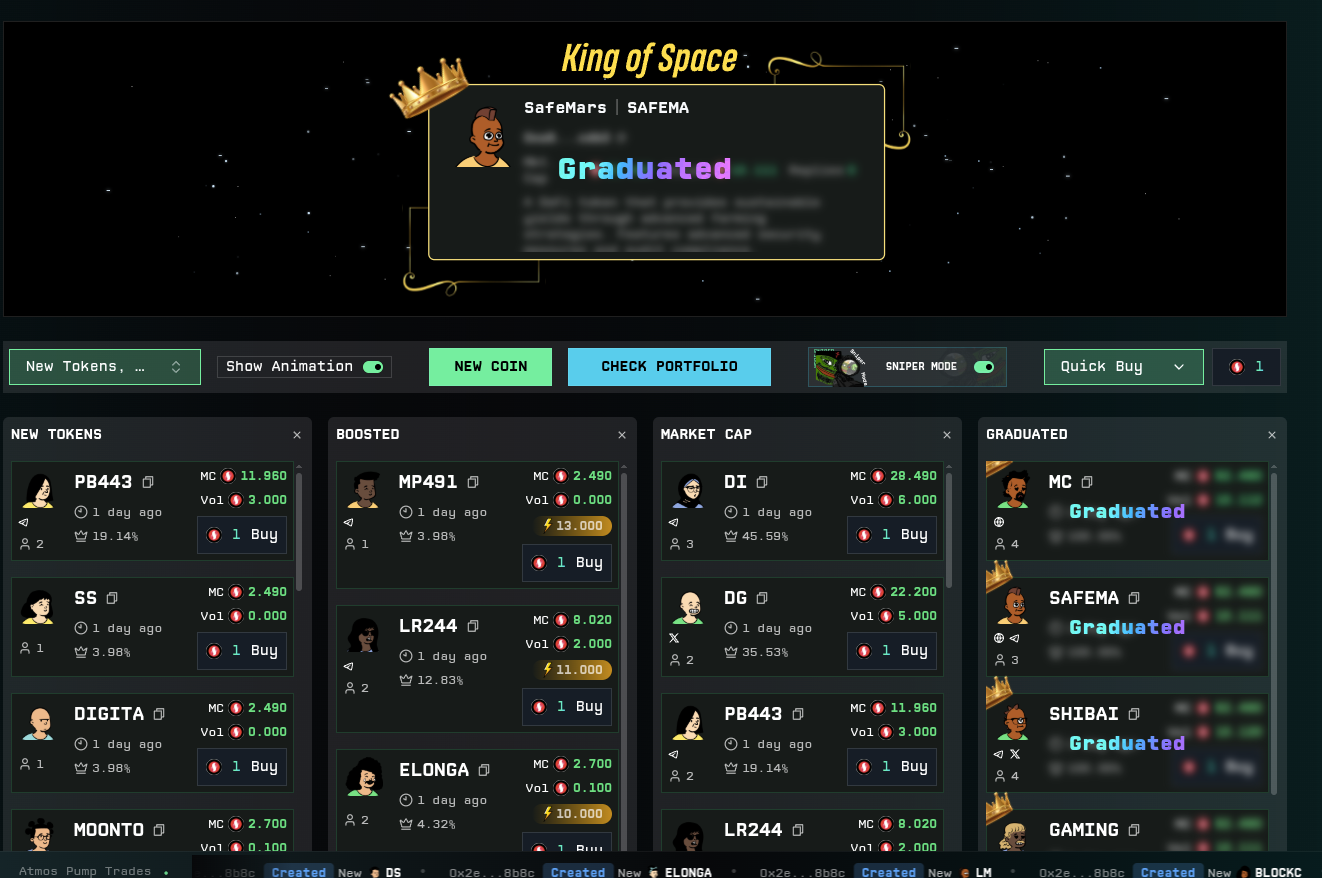Image resolution: width=1322 pixels, height=878 pixels.
Task: Buy the DI token
Action: [891, 534]
